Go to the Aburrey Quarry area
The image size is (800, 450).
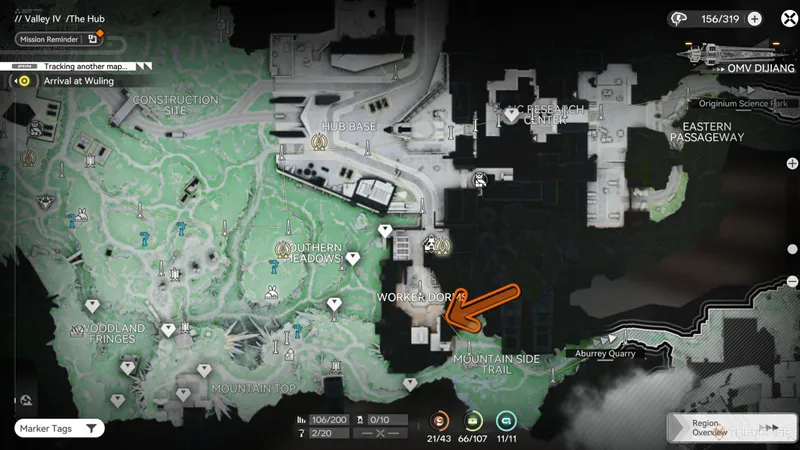(606, 352)
